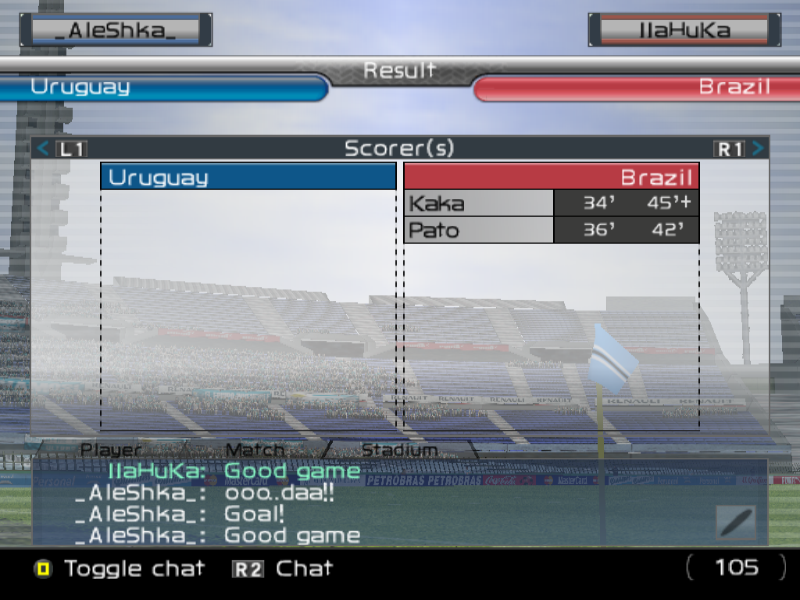This screenshot has height=600, width=800.
Task: Click the _AleShka_ player name plate
Action: point(116,30)
